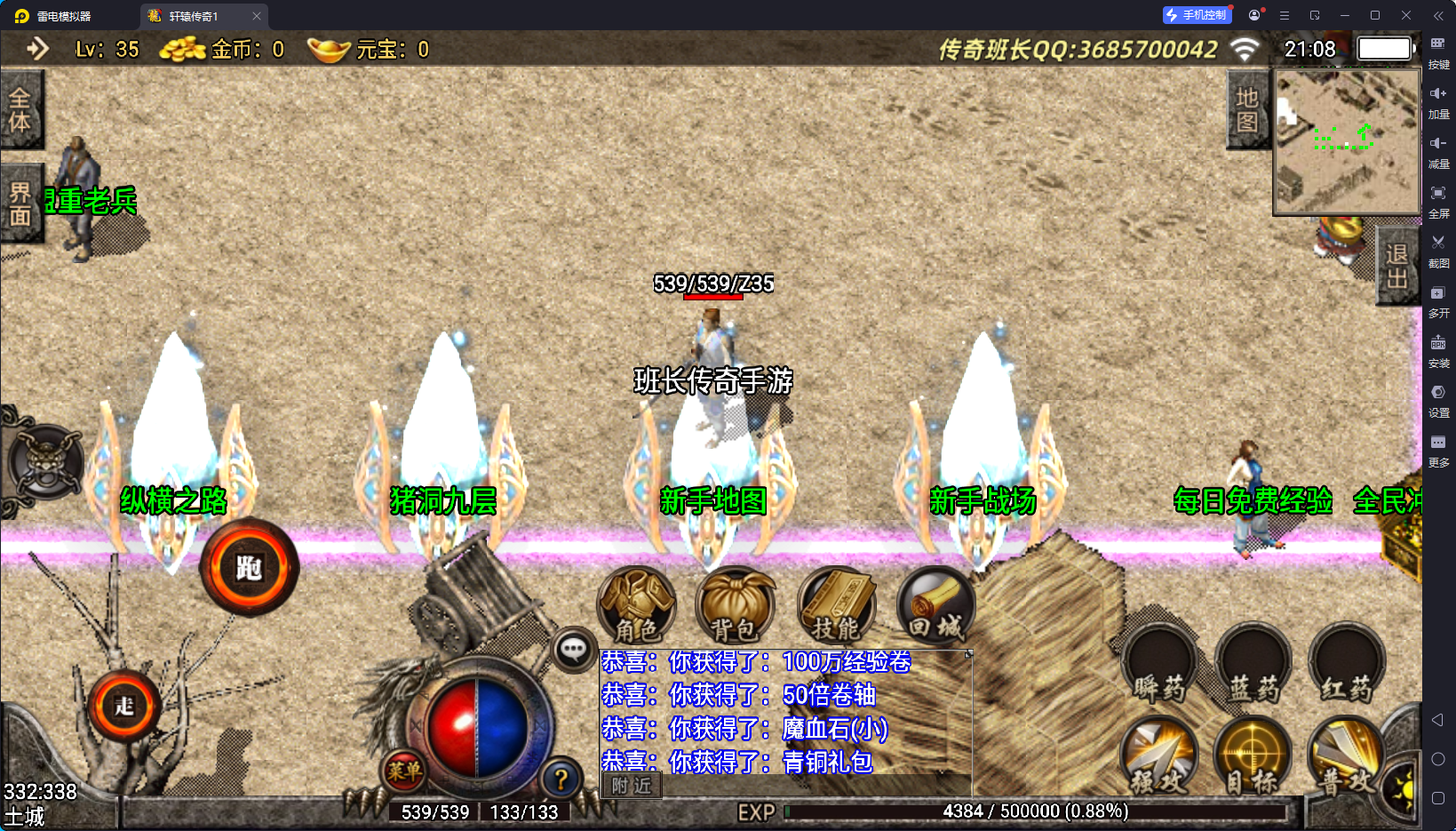Use the 回城 return-to-town scroll

935,605
